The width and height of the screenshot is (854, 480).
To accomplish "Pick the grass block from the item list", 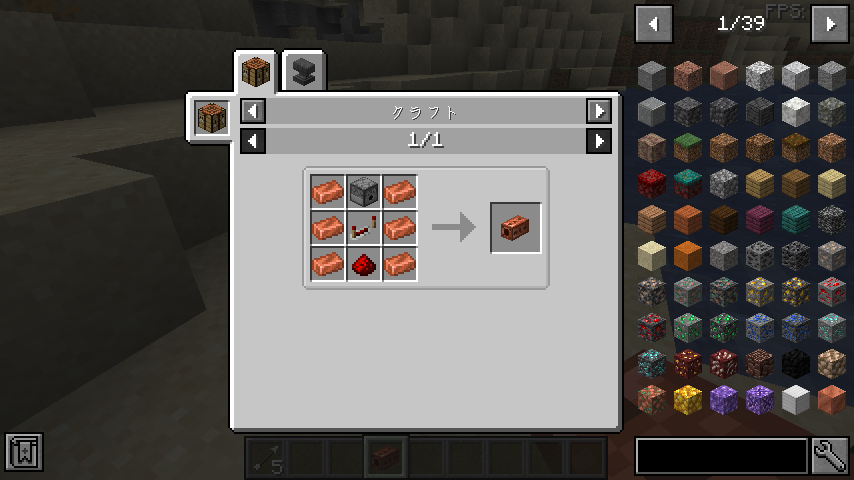I will (x=688, y=147).
